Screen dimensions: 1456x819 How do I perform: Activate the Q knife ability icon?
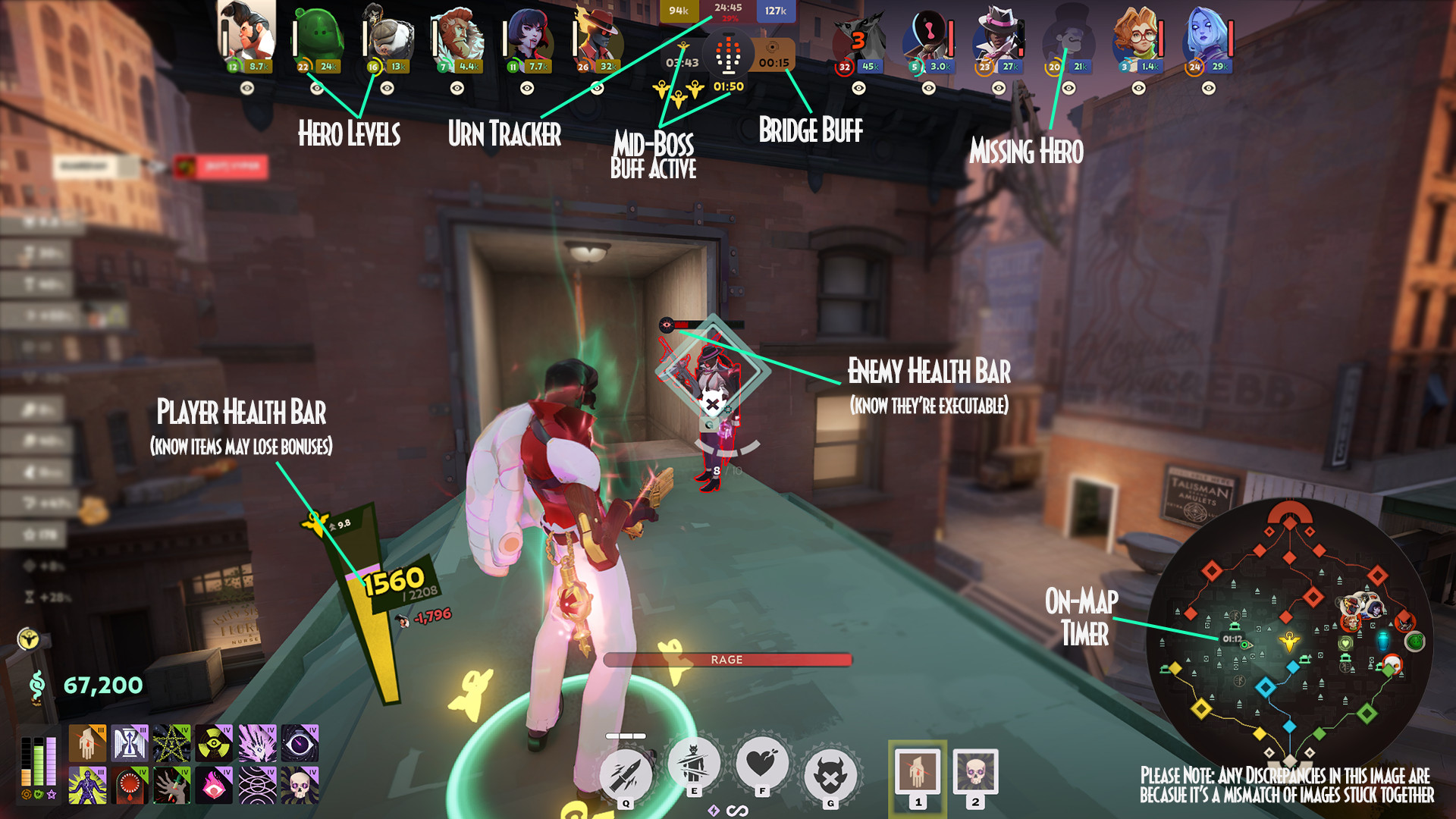click(625, 774)
